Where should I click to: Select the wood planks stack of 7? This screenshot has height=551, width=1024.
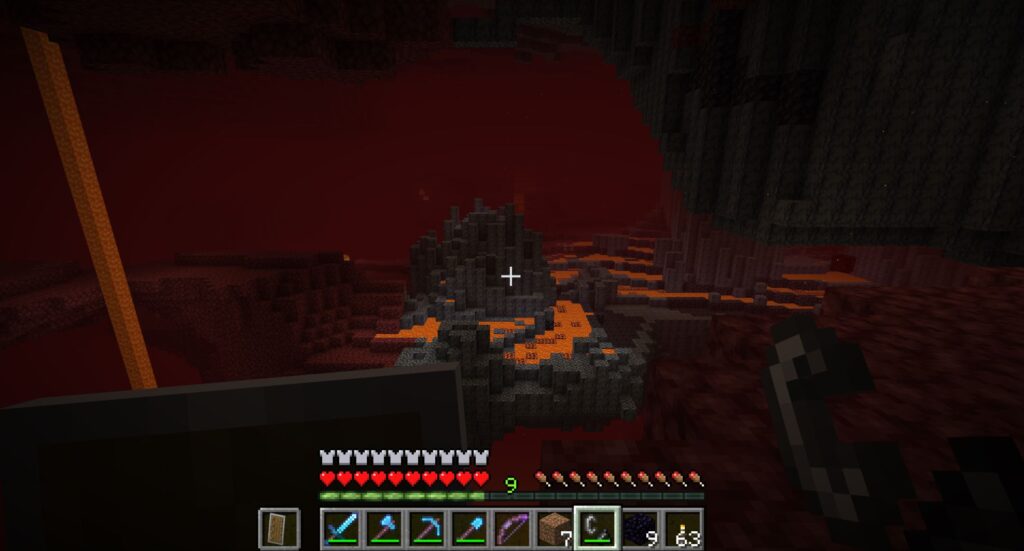(x=555, y=527)
